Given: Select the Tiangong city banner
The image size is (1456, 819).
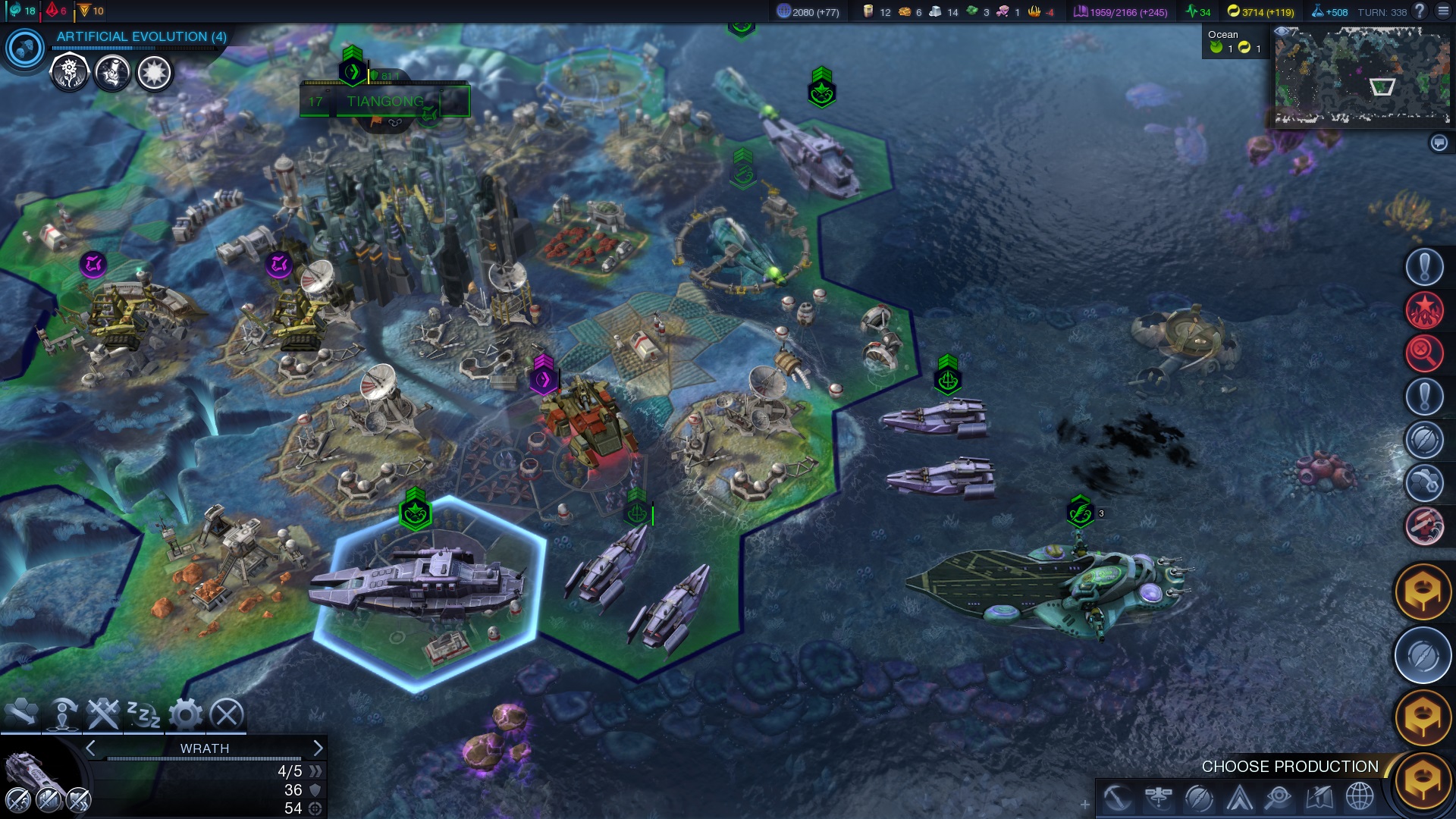Looking at the screenshot, I should pyautogui.click(x=384, y=102).
